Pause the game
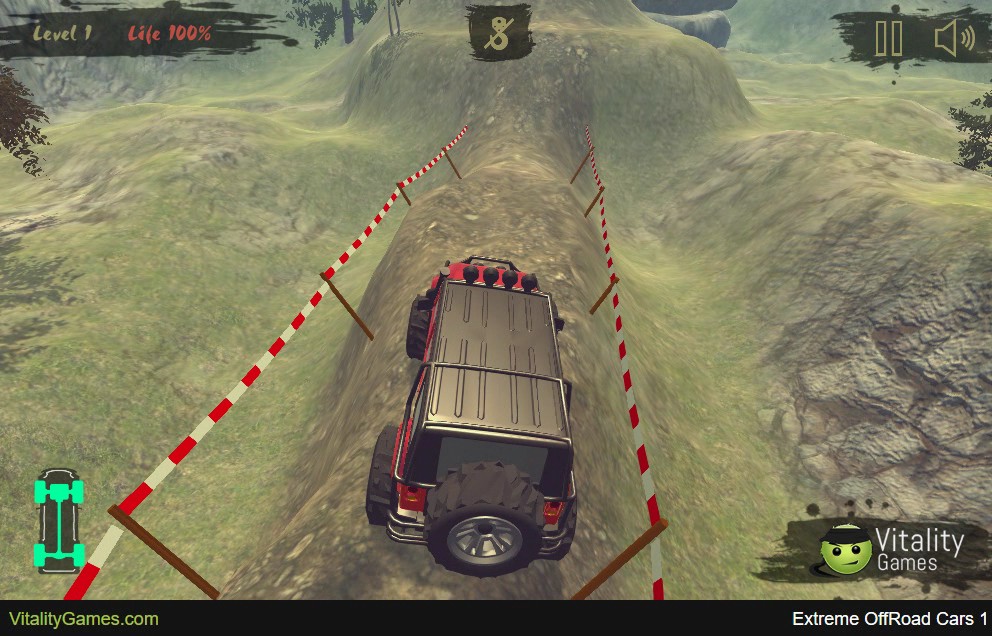Viewport: 992px width, 636px height. tap(888, 39)
